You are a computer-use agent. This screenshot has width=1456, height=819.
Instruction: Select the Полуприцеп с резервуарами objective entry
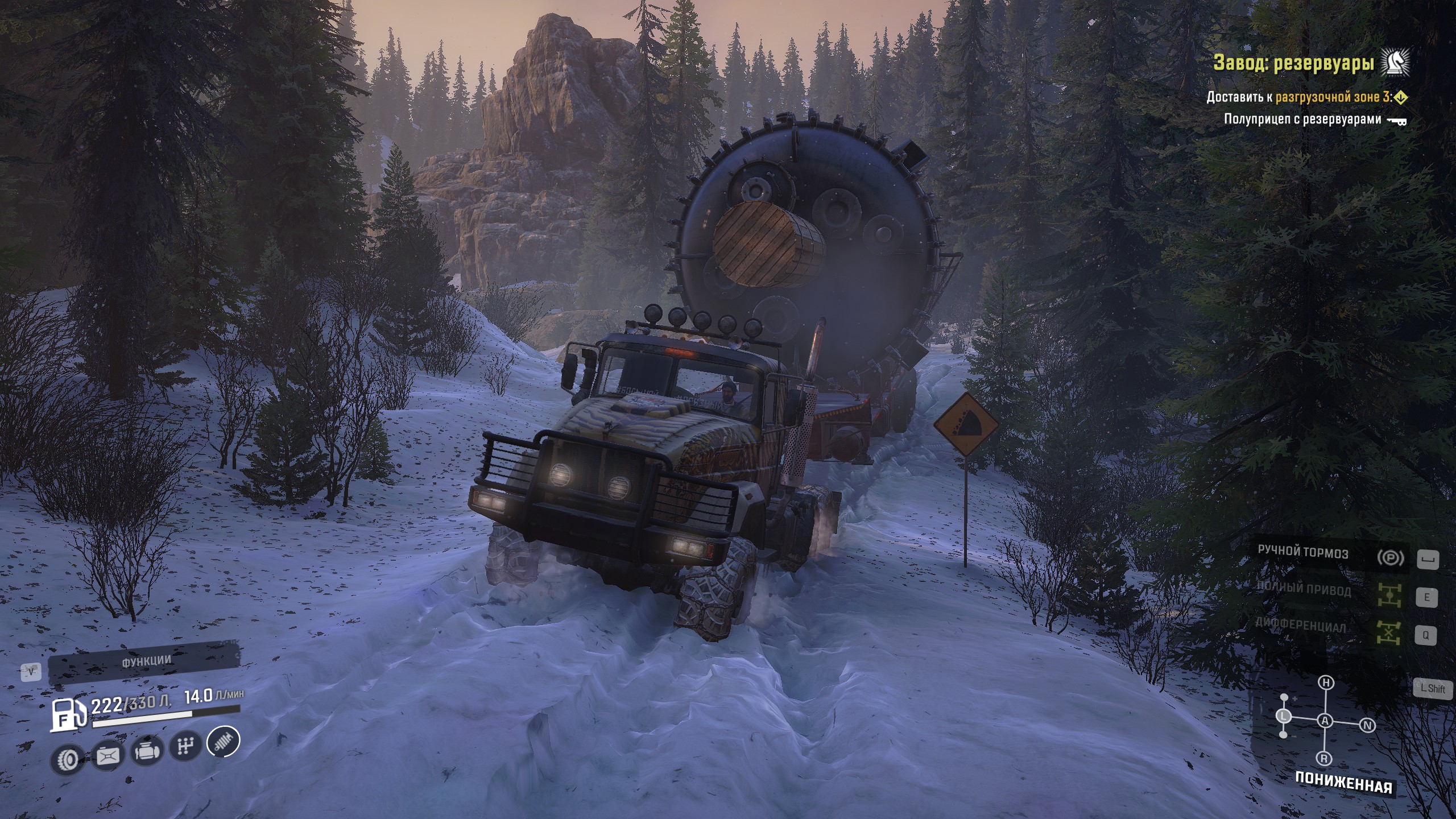[x=1302, y=119]
